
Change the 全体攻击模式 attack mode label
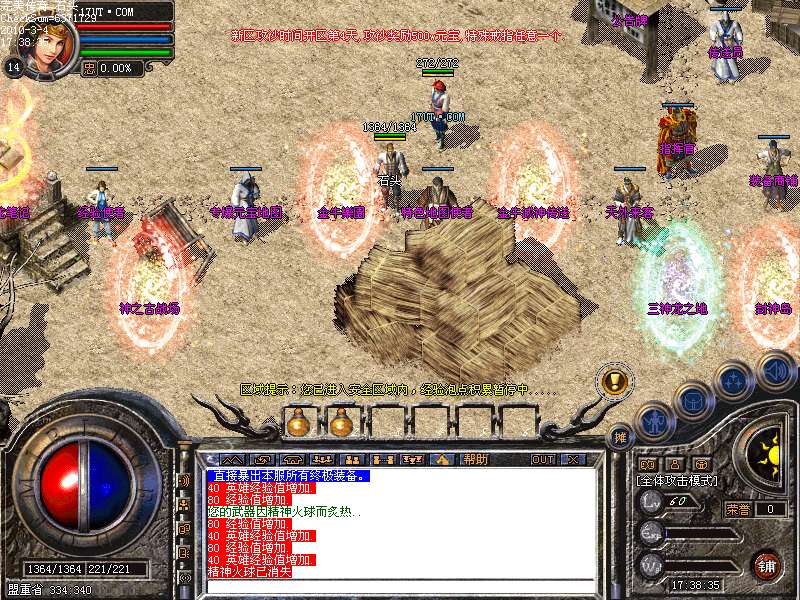tap(678, 480)
